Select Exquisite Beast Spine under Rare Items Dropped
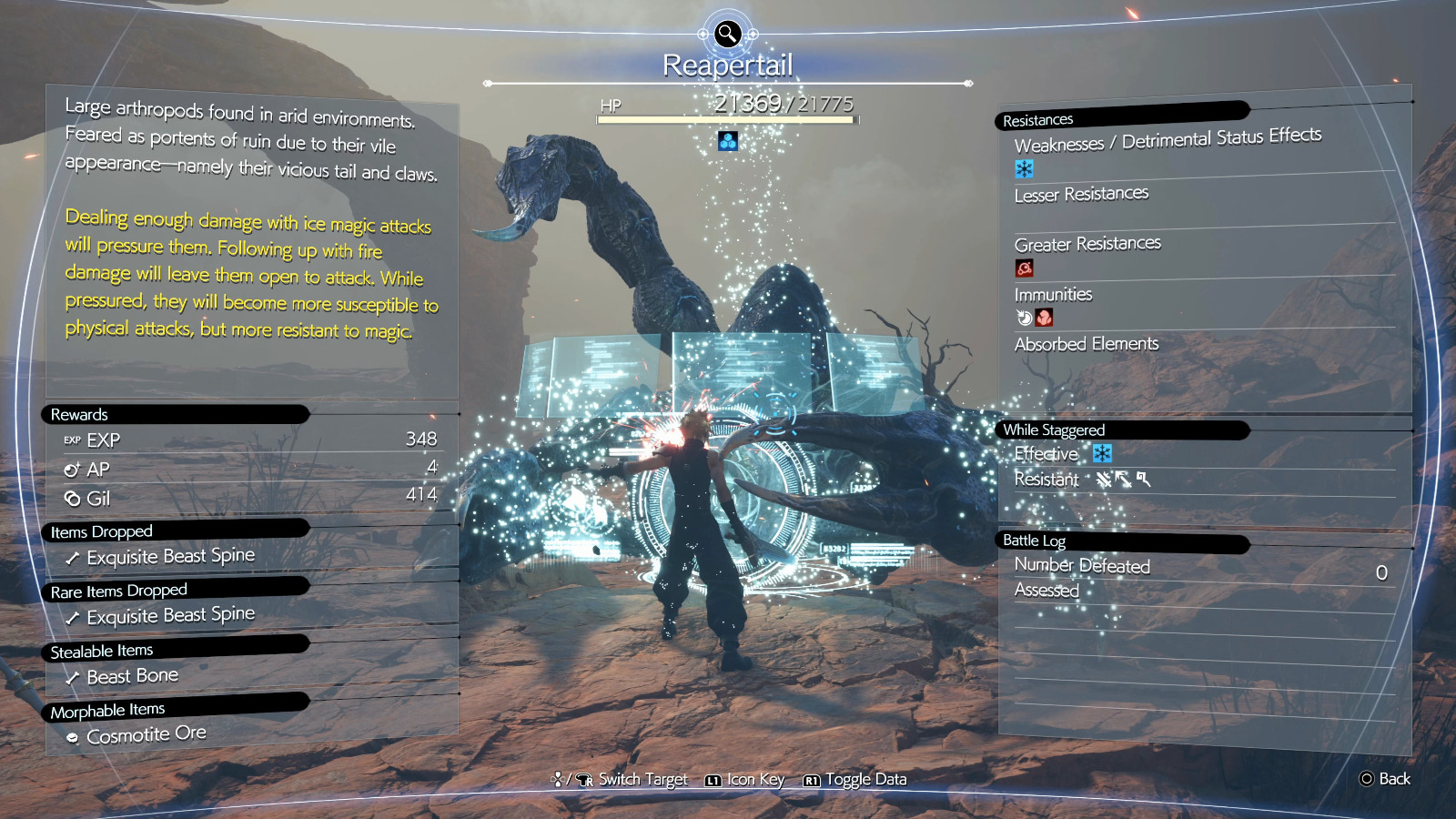This screenshot has width=1456, height=819. (170, 616)
